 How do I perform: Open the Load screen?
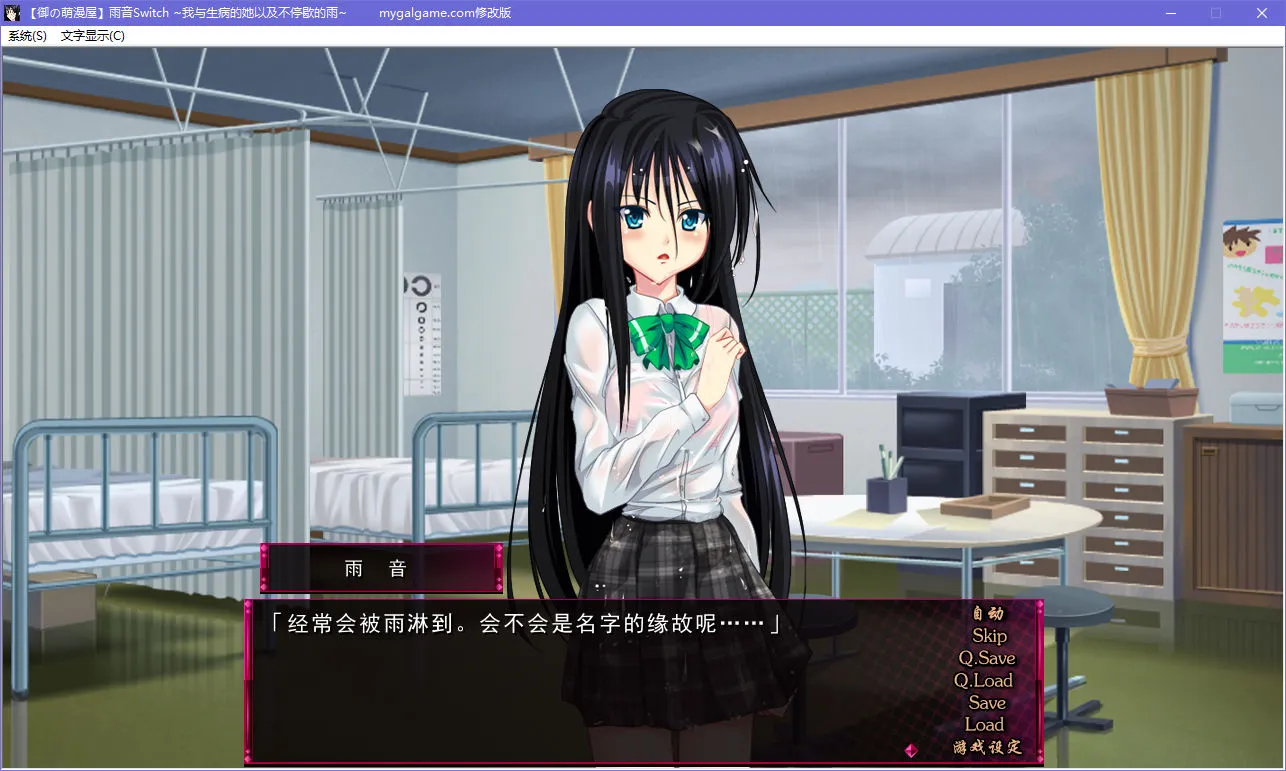(x=985, y=725)
